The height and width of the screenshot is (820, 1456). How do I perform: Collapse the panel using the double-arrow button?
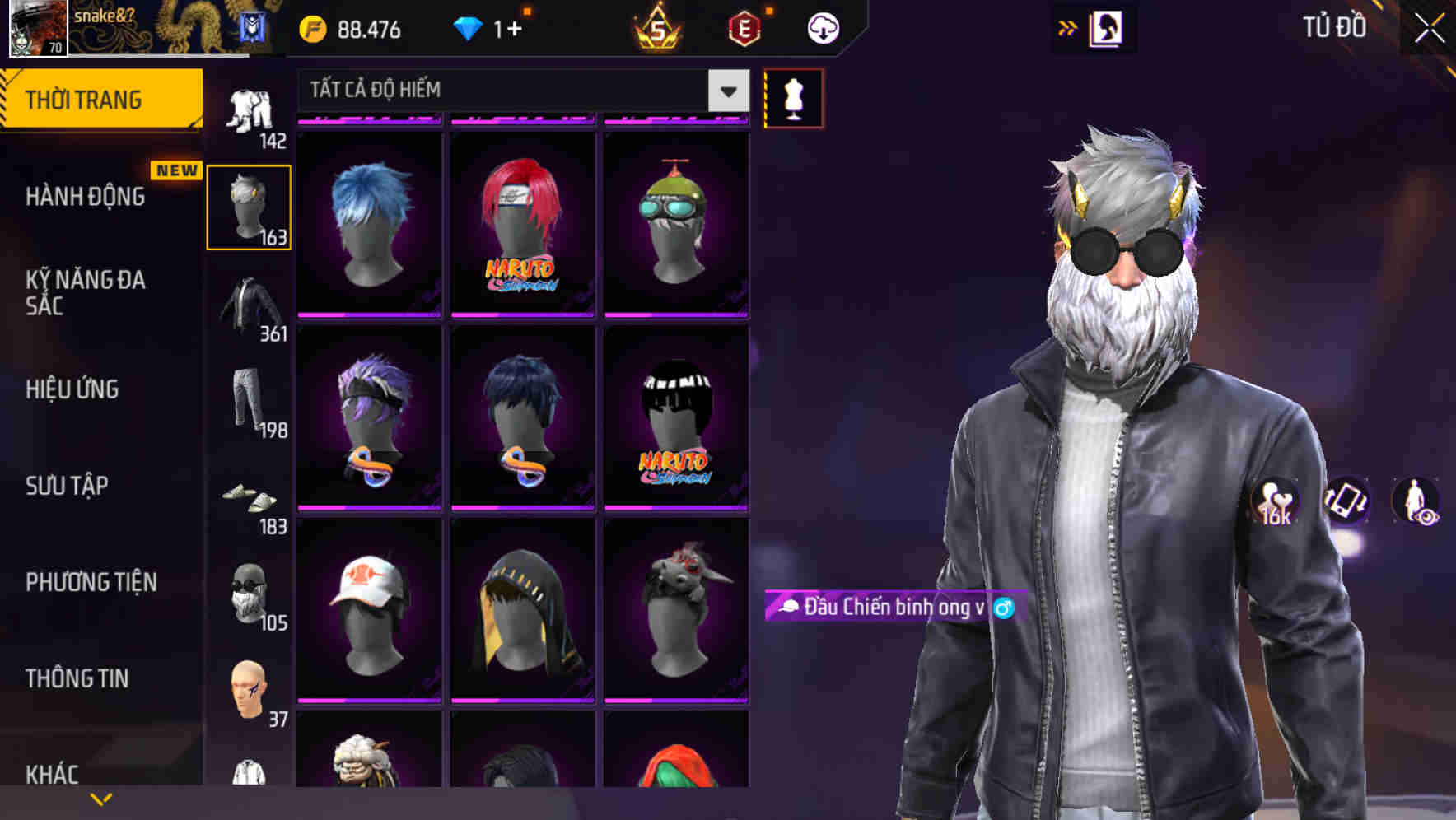coord(1068,27)
